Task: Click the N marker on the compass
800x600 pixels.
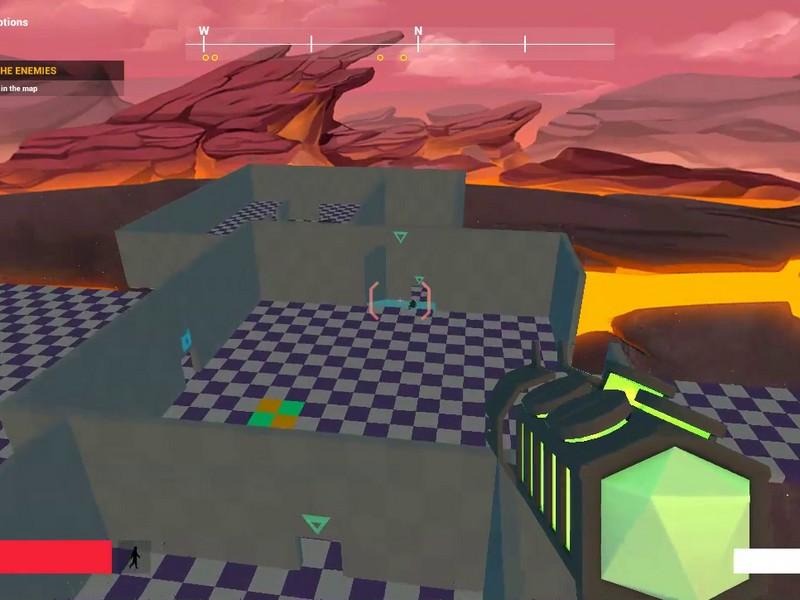Action: click(x=418, y=31)
